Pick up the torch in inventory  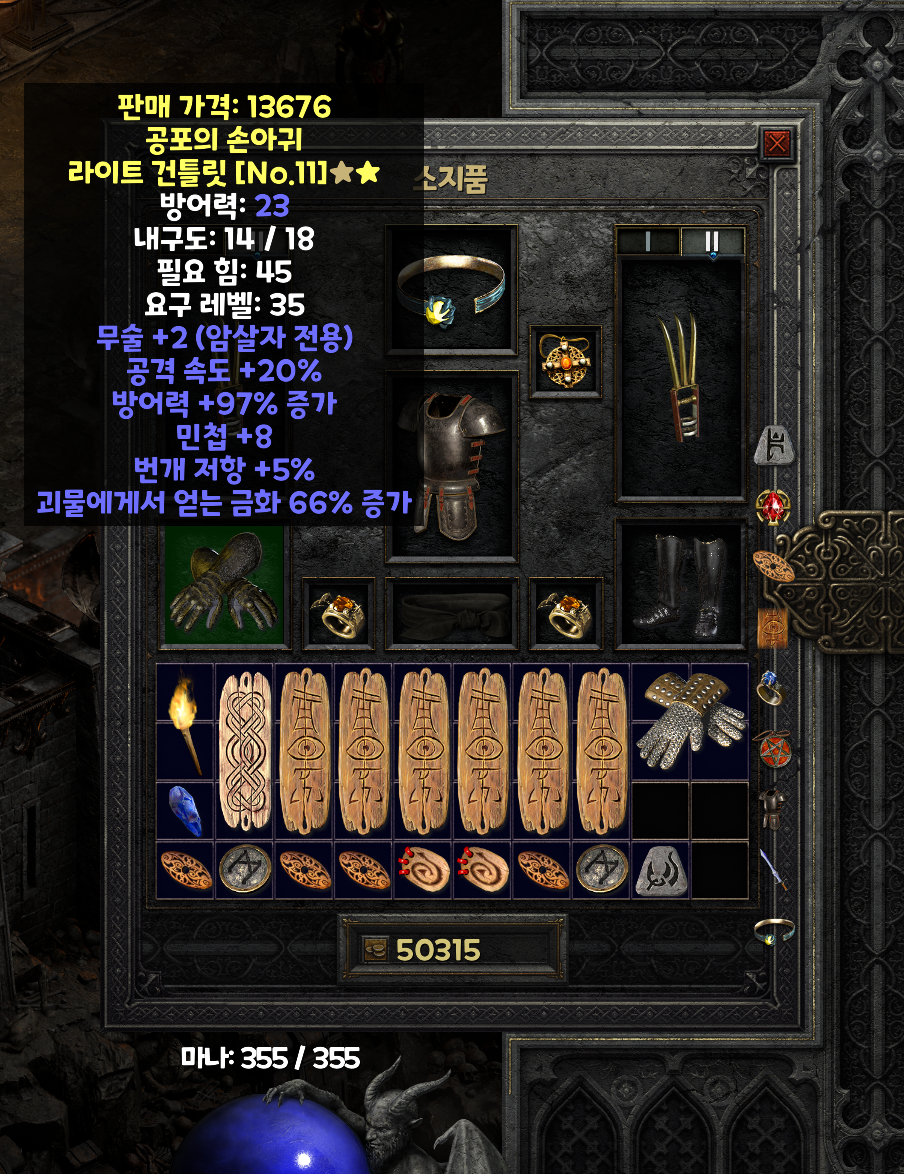point(186,722)
